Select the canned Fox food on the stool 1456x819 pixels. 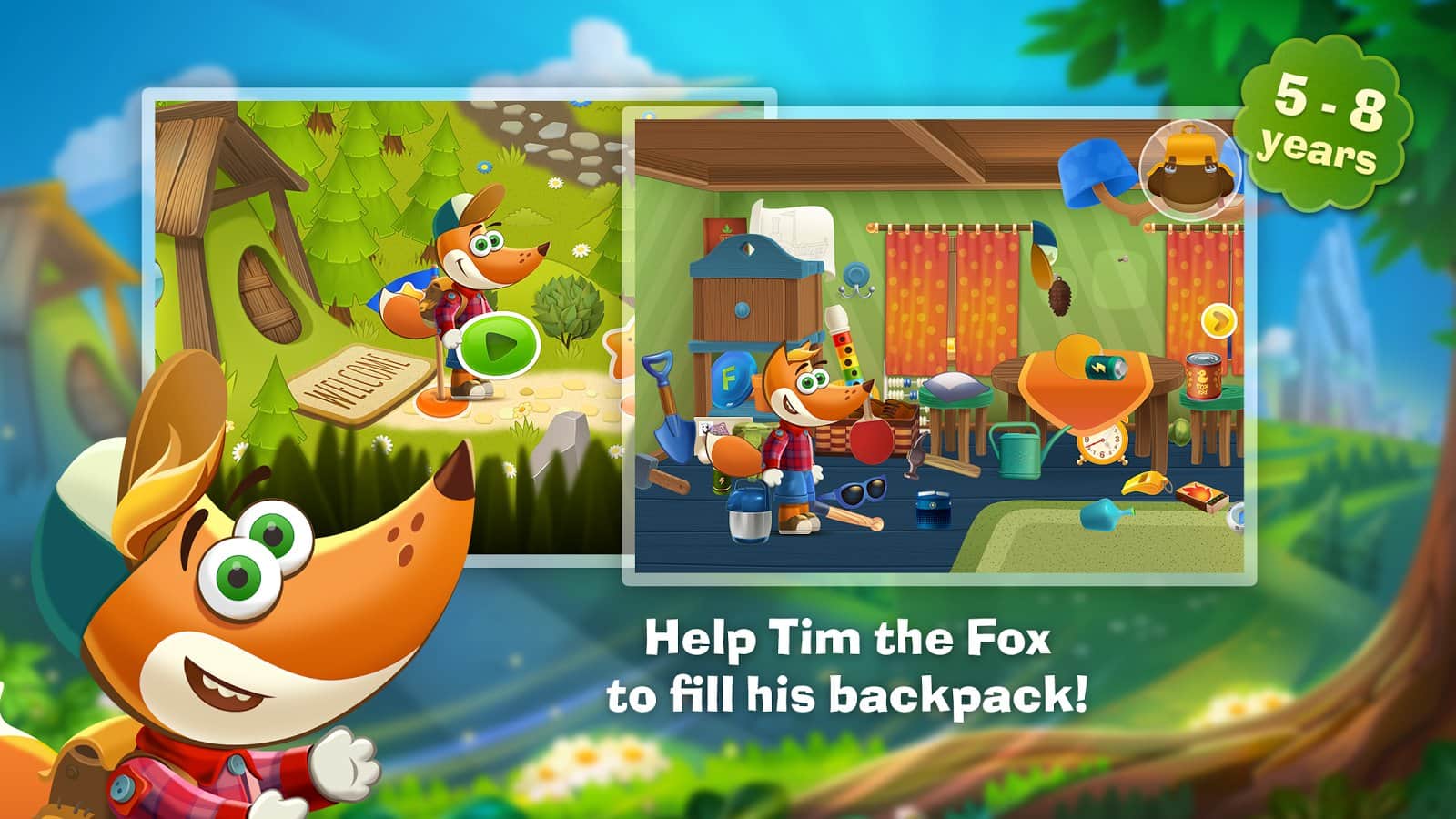point(1204,377)
